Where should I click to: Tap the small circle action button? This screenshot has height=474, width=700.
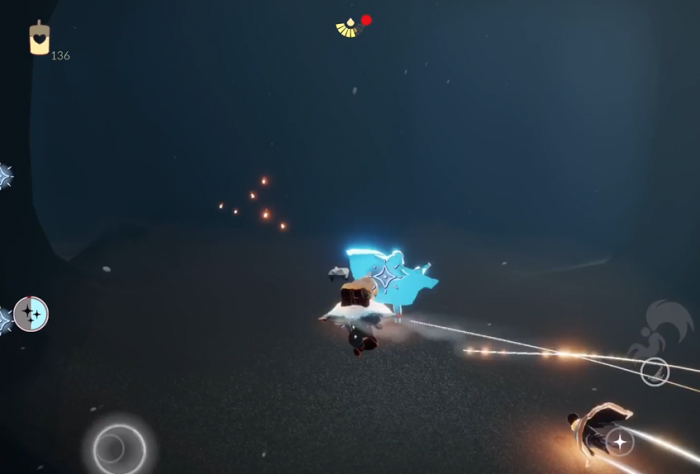tap(654, 372)
